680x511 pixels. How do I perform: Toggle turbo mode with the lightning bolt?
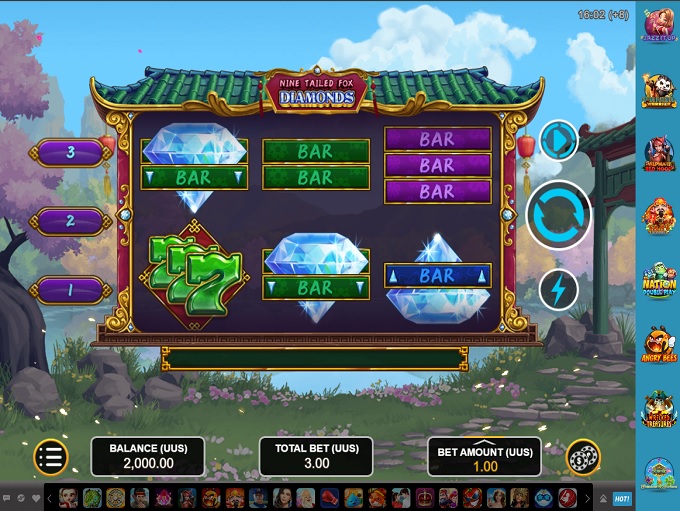pyautogui.click(x=558, y=290)
